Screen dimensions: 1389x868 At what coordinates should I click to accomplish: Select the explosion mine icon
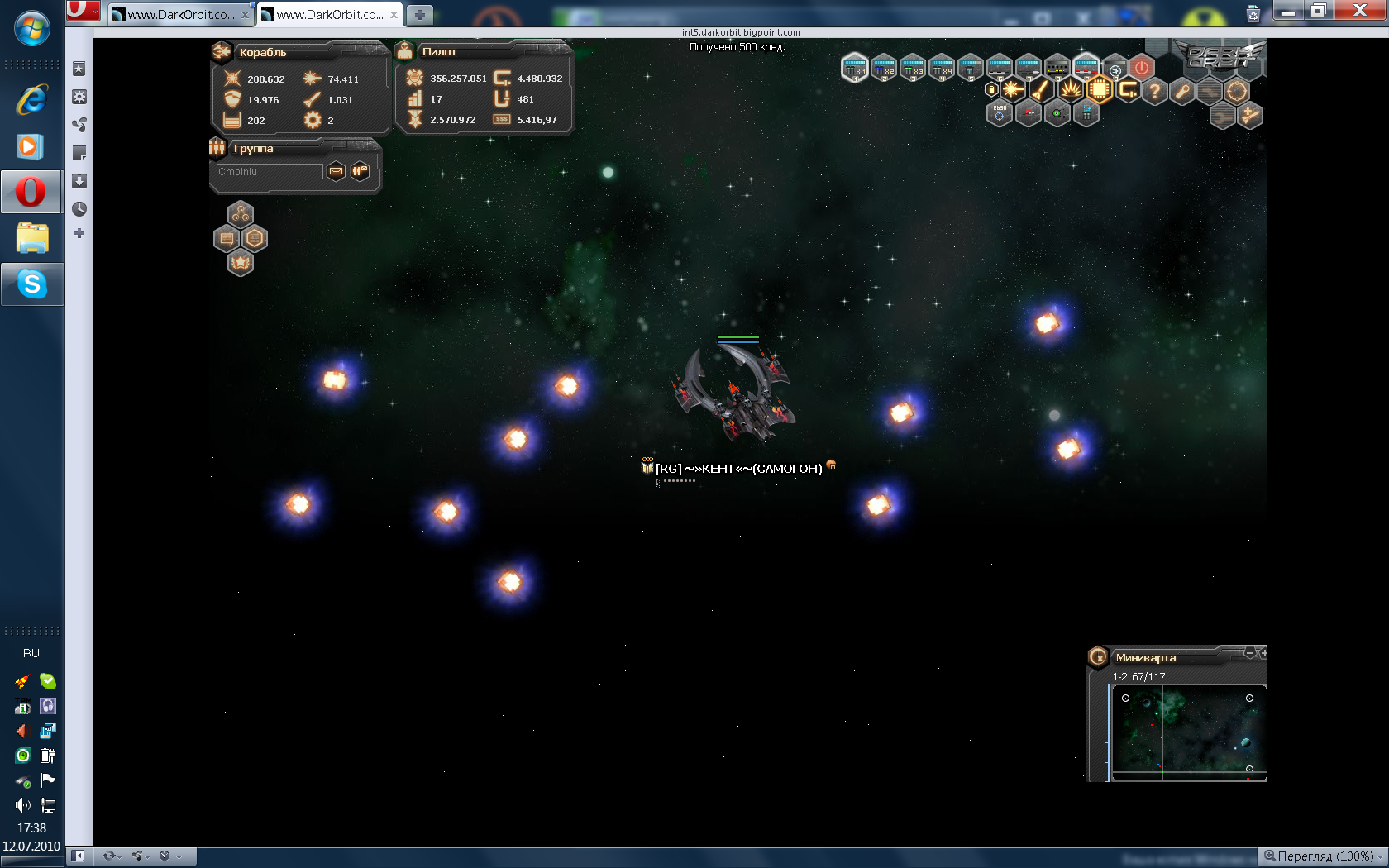[1070, 90]
